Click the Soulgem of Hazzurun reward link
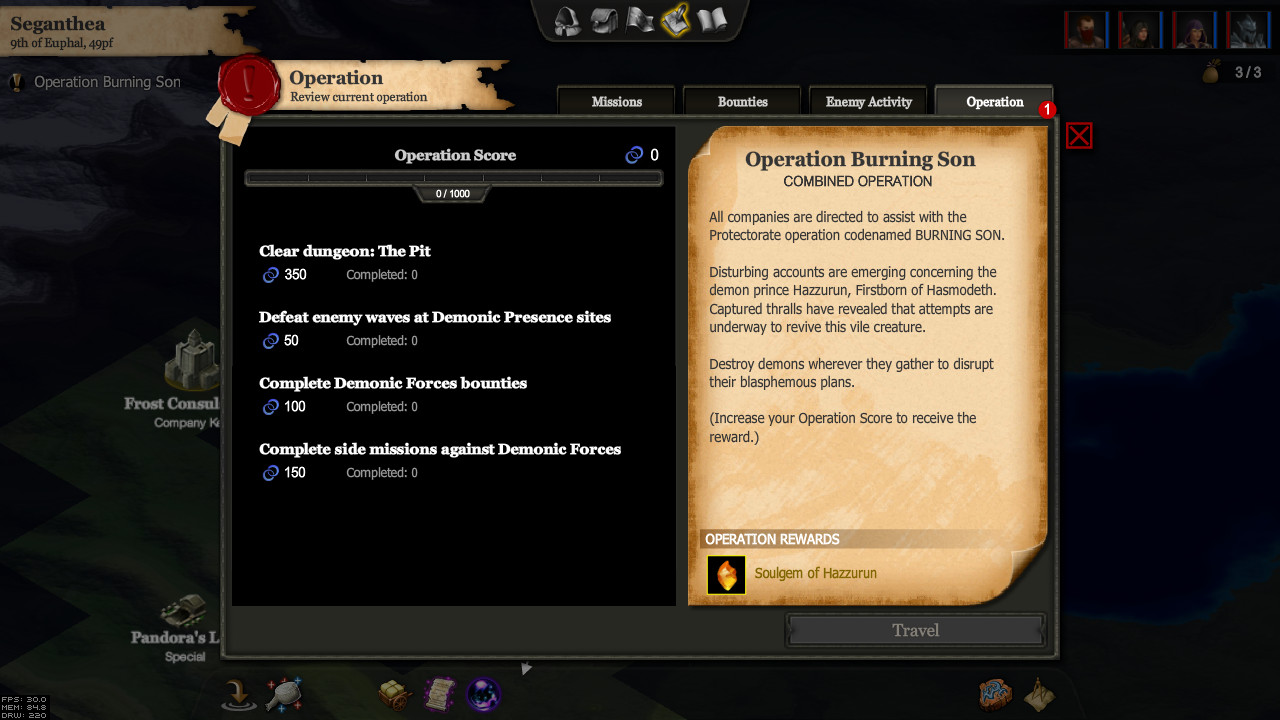 [815, 573]
